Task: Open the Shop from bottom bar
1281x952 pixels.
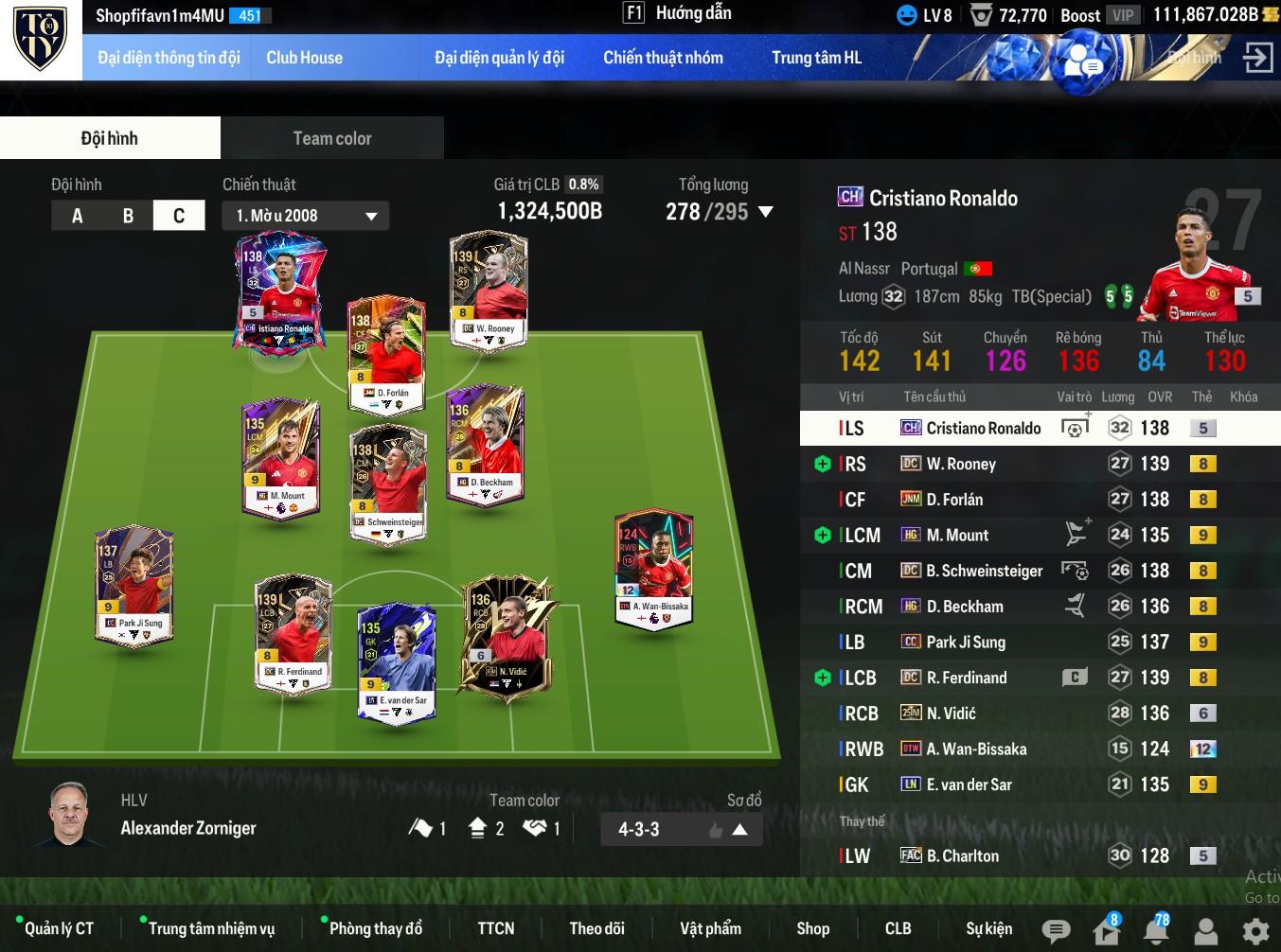Action: coord(812,928)
